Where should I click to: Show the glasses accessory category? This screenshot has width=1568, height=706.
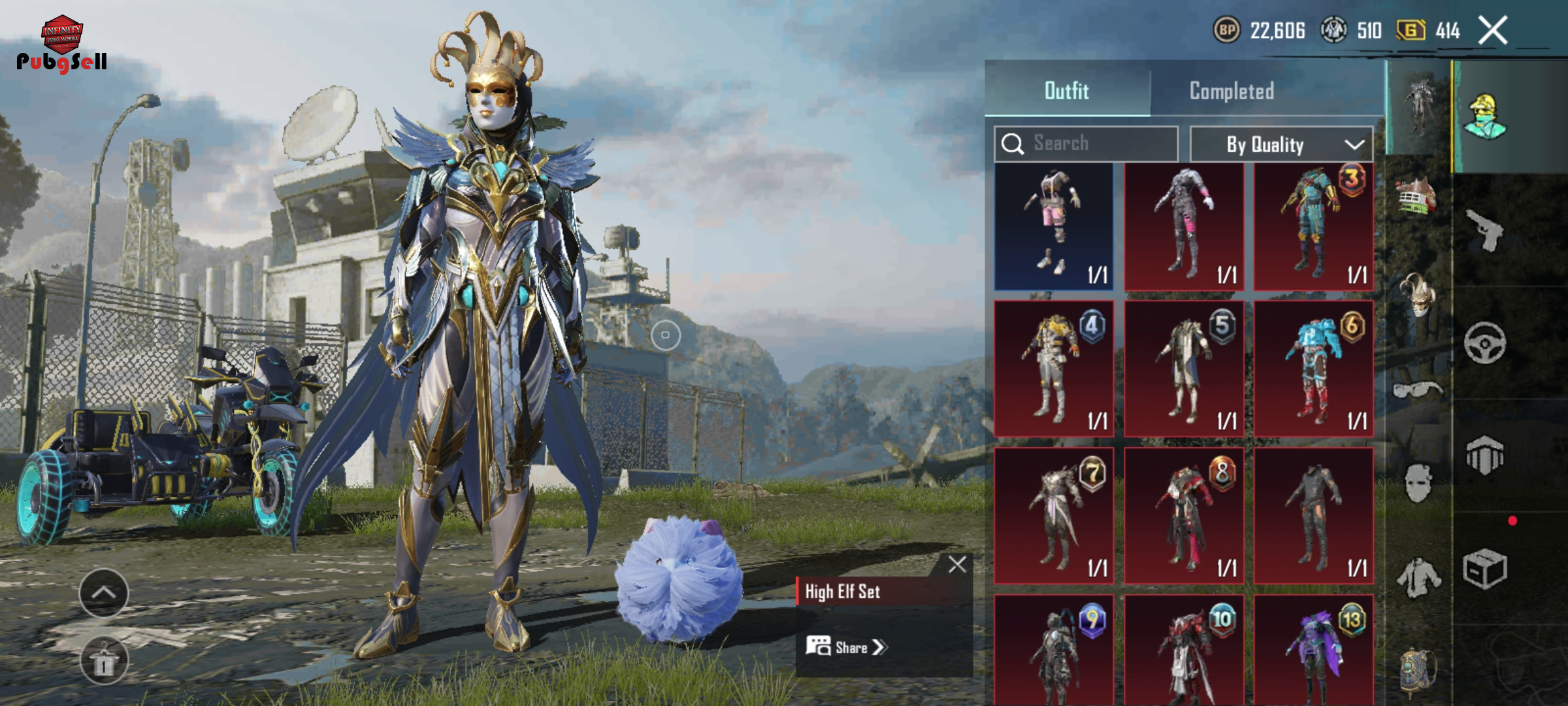click(x=1416, y=390)
